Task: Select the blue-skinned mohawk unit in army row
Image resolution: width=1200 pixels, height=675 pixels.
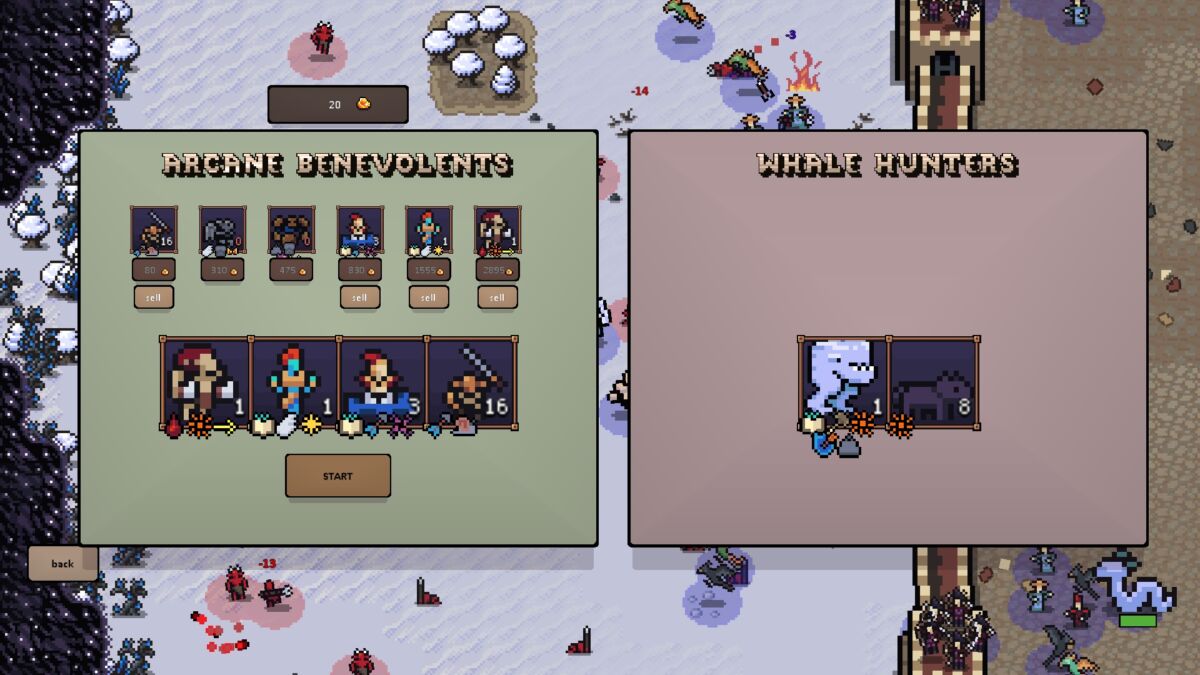Action: (x=295, y=384)
